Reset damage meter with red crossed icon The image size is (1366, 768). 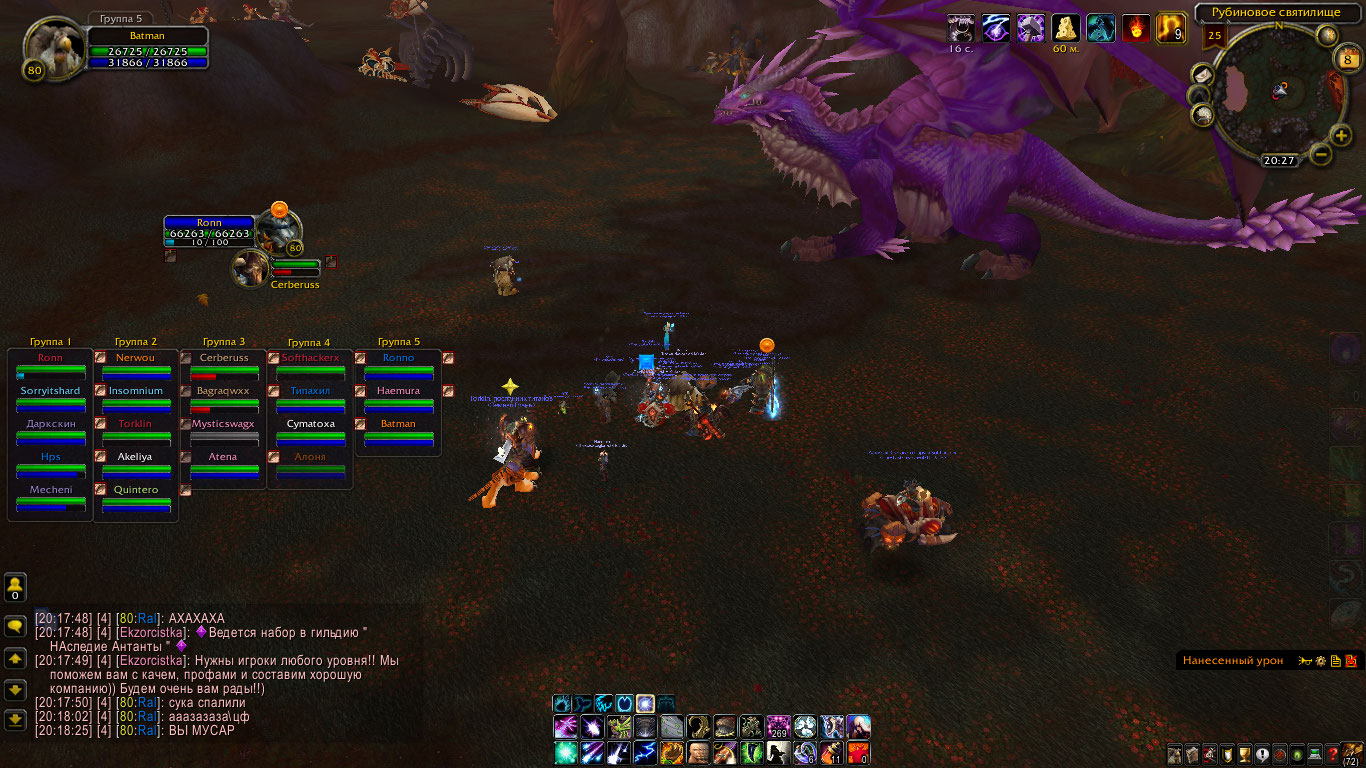coord(1350,661)
